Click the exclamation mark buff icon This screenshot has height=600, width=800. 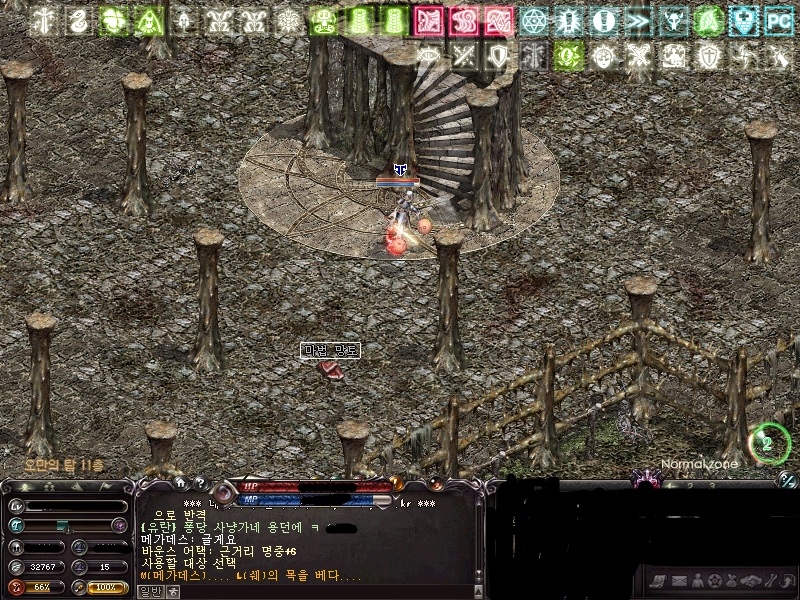(x=603, y=20)
